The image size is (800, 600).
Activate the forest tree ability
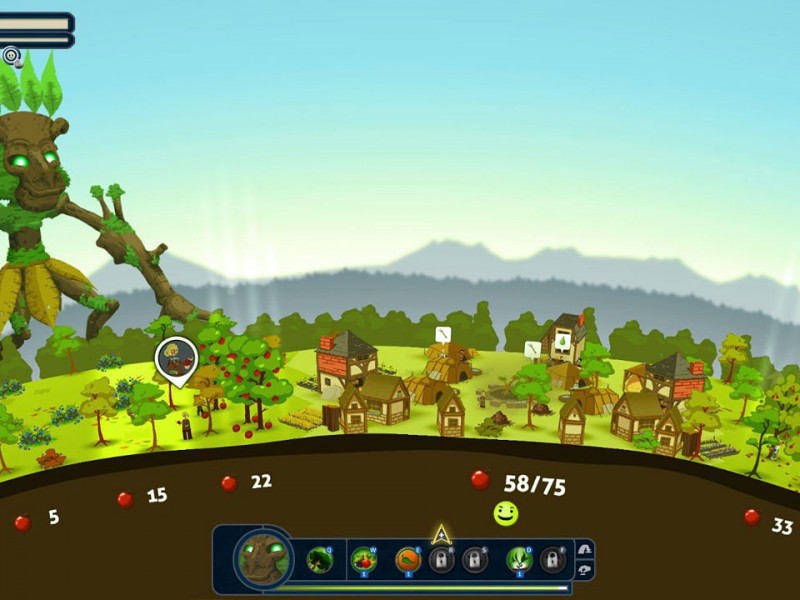point(320,558)
